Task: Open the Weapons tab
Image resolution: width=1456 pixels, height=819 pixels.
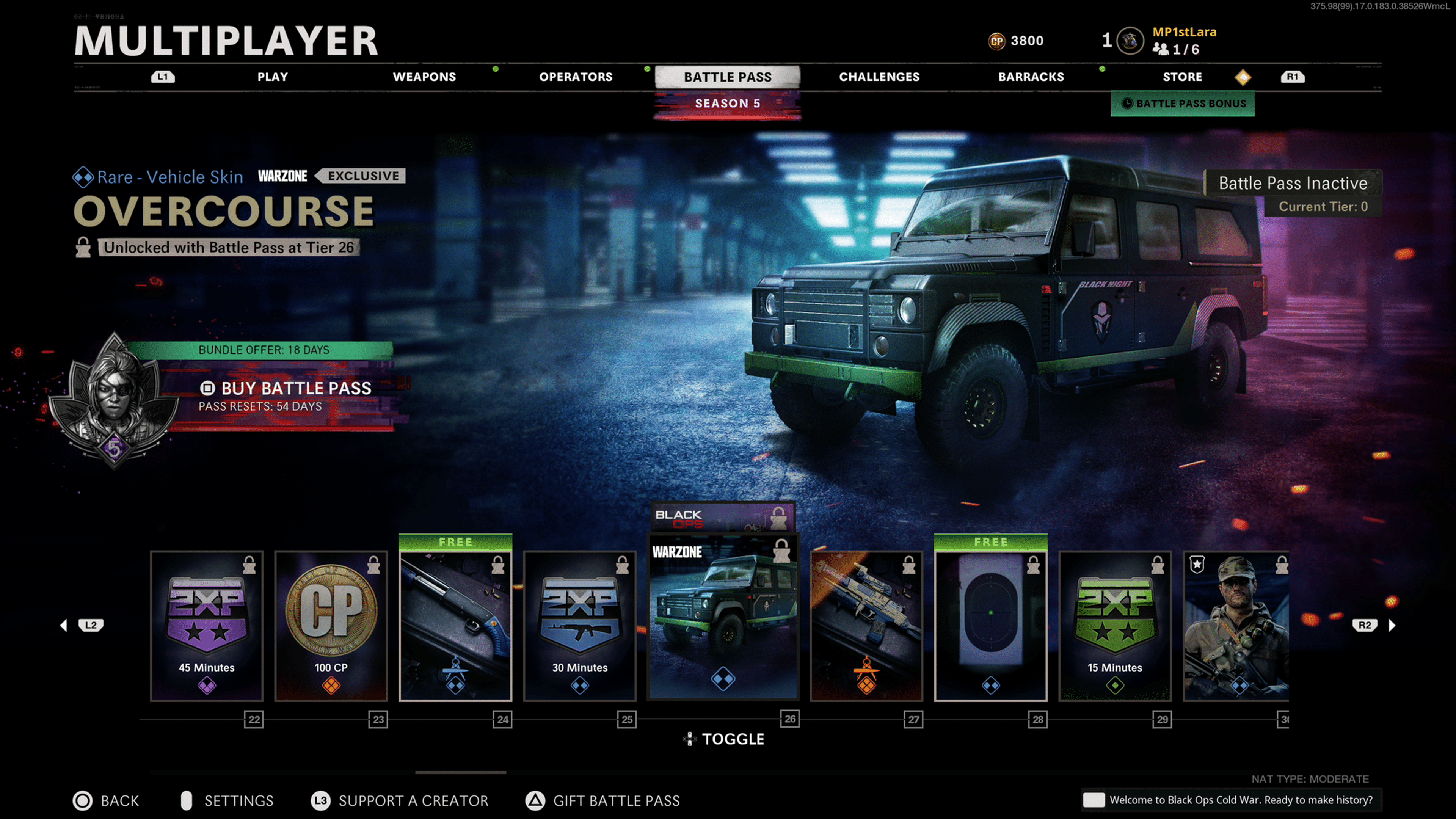Action: pos(424,77)
